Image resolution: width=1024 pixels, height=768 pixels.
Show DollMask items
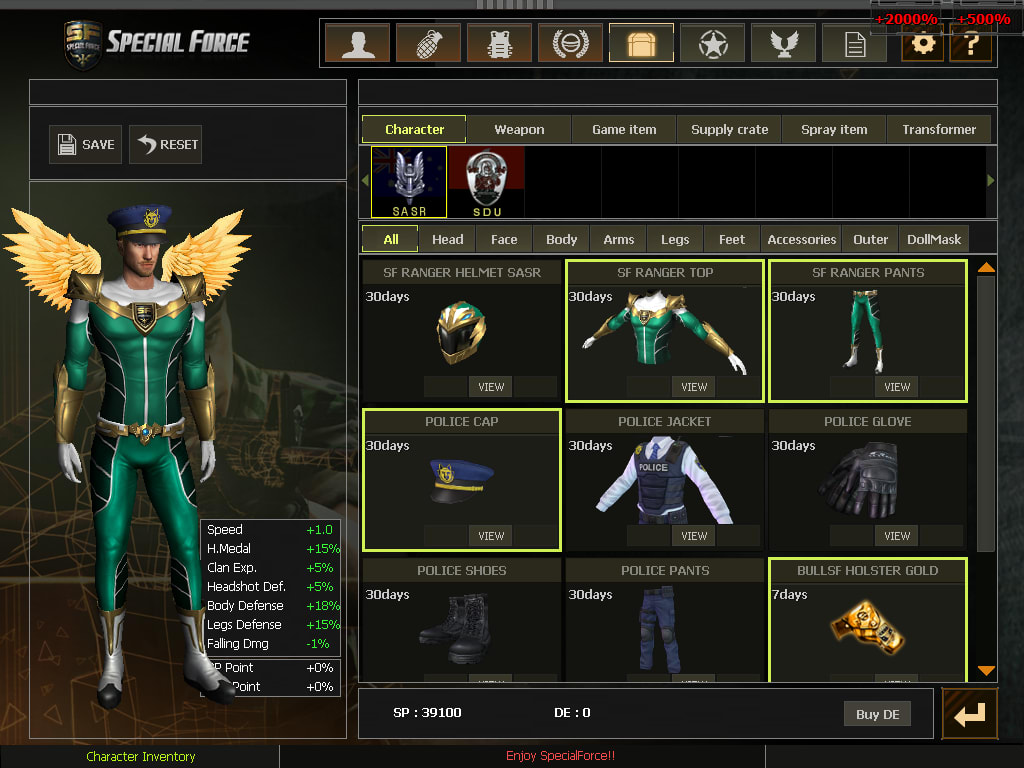pos(934,239)
